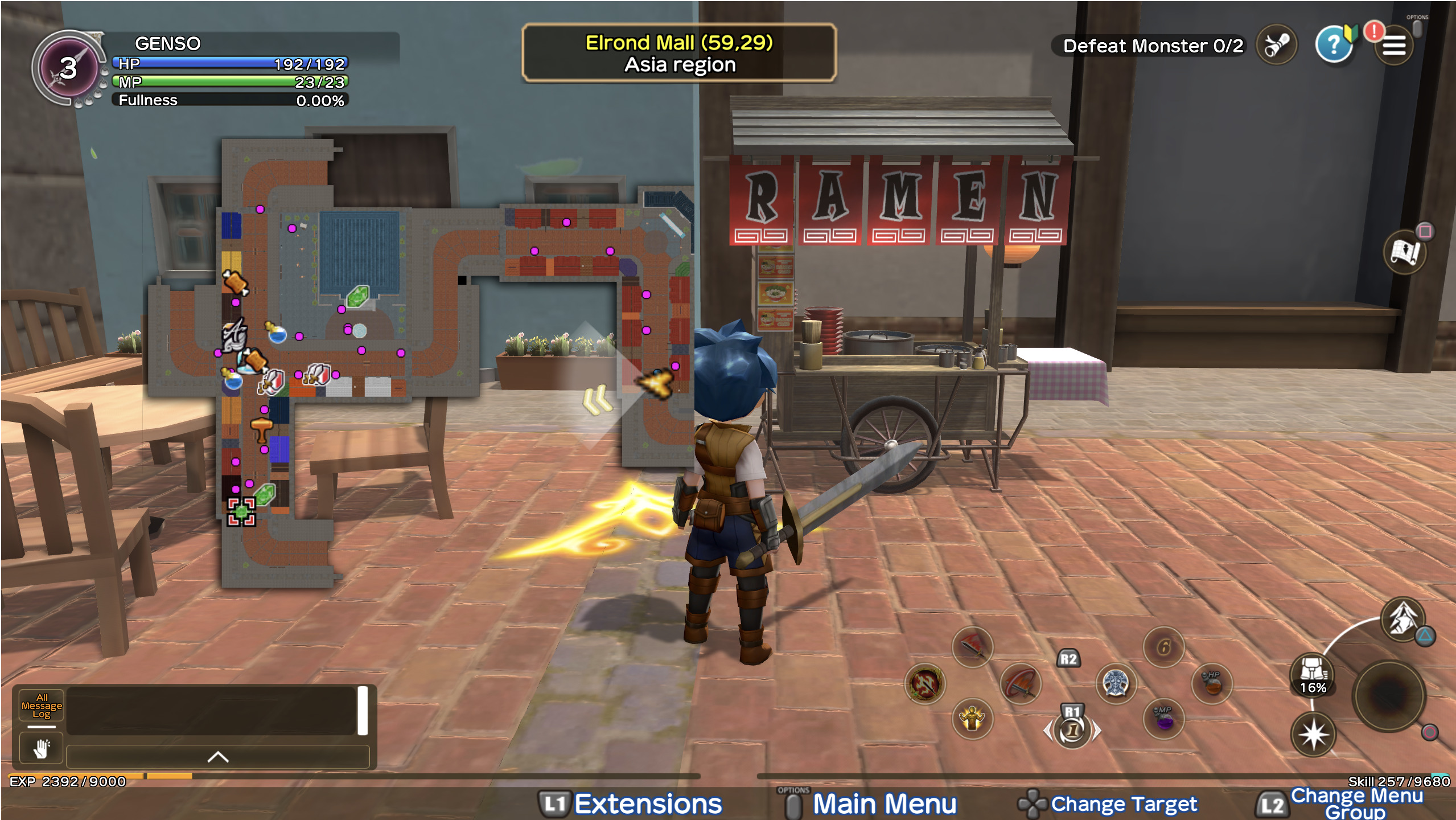Expand the chat panel with up arrow

point(217,757)
